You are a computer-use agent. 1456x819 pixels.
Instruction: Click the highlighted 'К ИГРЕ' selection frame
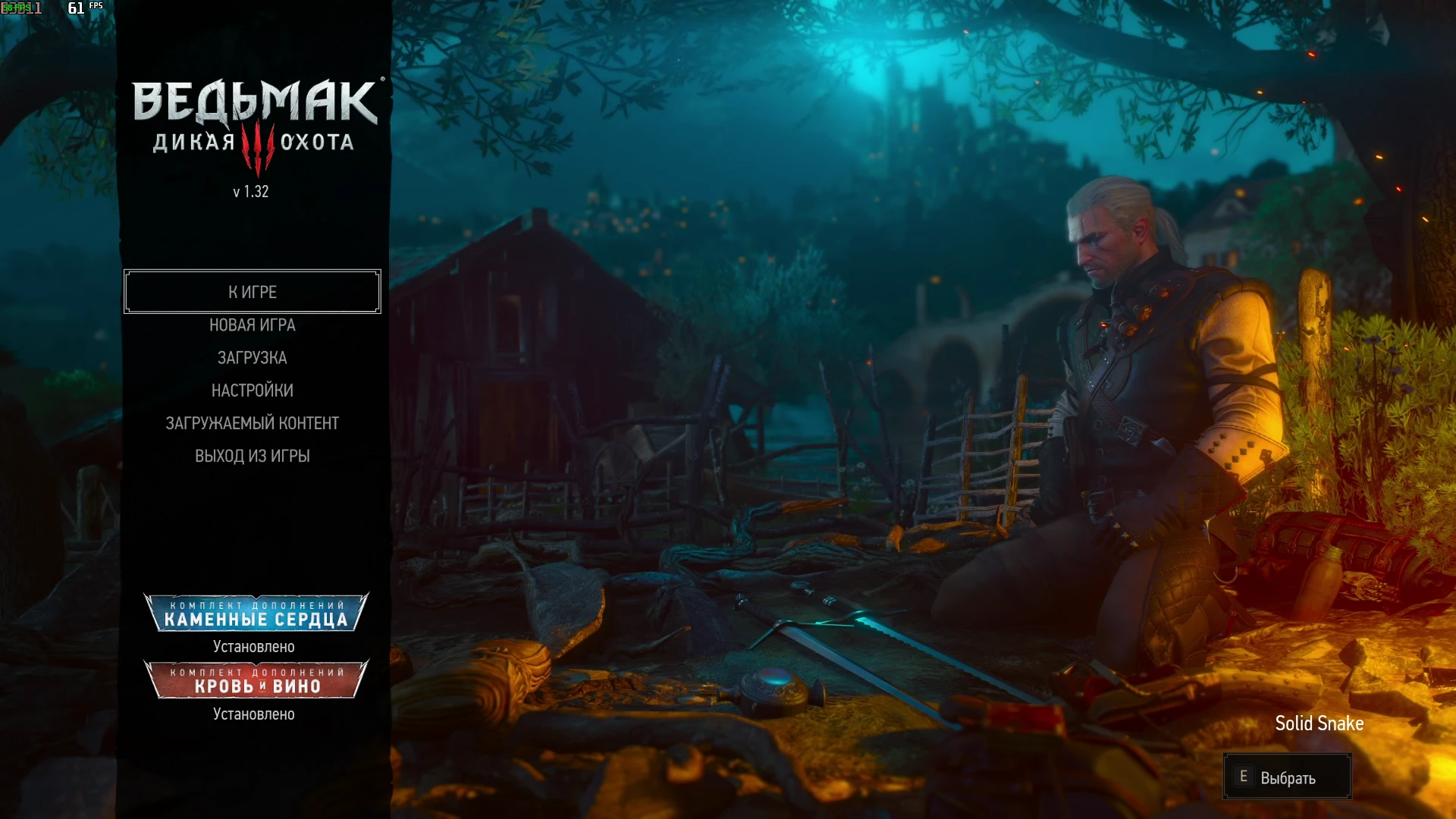point(253,292)
